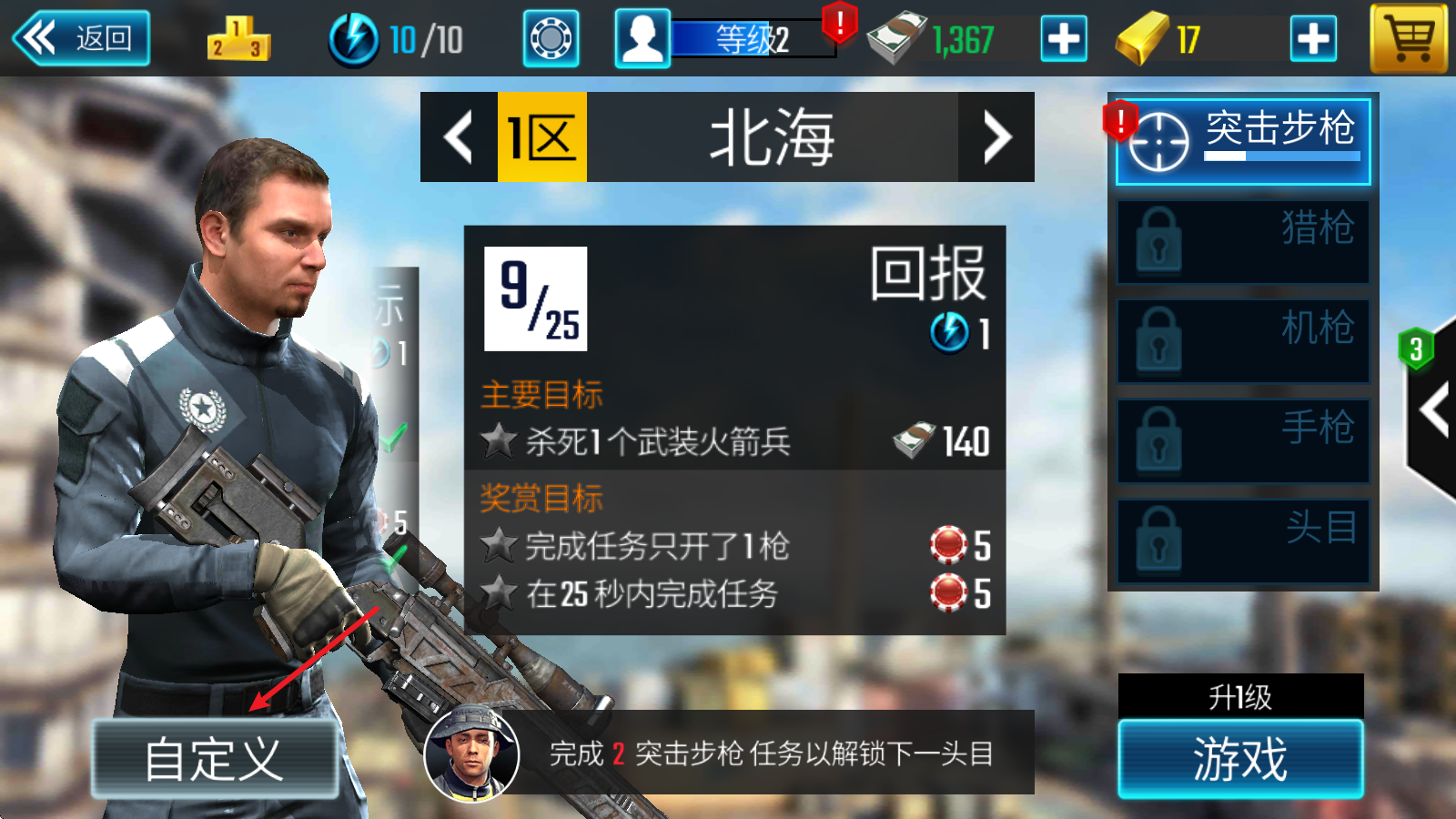The image size is (1456, 819).
Task: Open the casino chip icon in top bar
Action: tap(550, 38)
